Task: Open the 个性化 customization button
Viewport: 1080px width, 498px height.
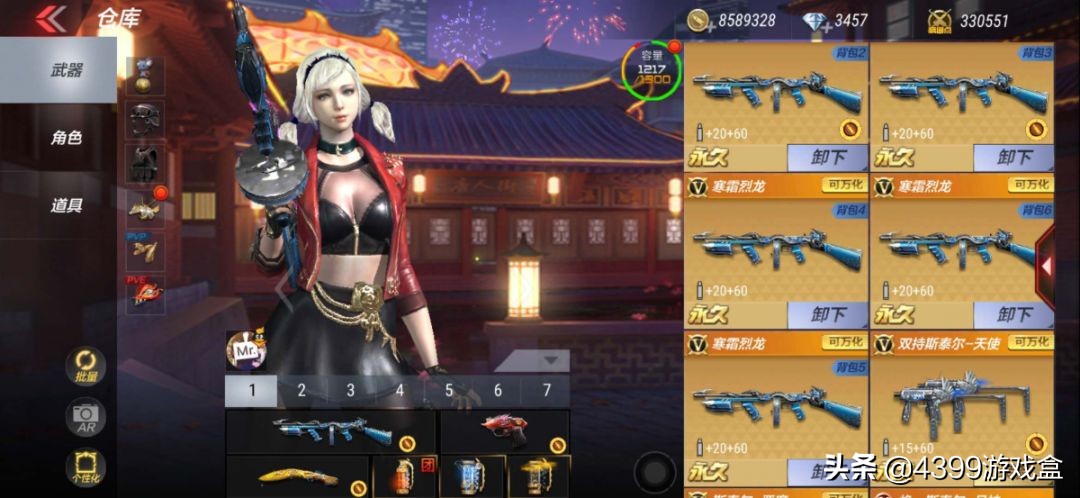Action: coord(85,468)
